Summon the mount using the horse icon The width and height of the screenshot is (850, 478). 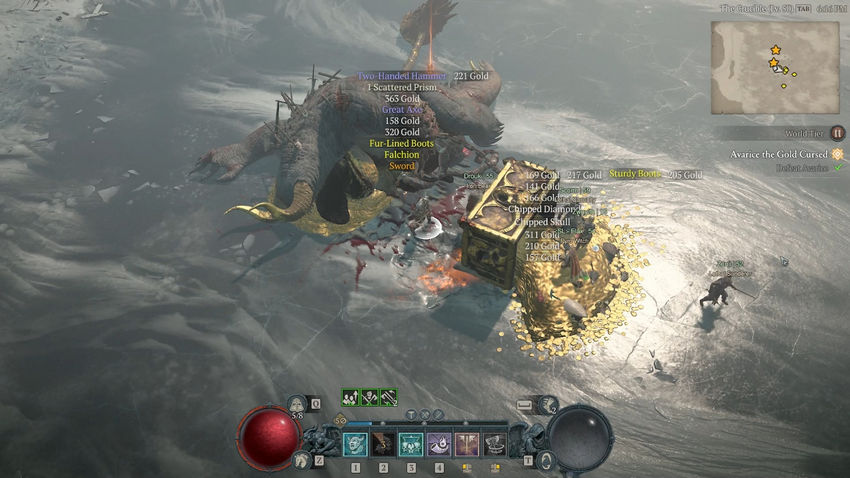[x=301, y=459]
